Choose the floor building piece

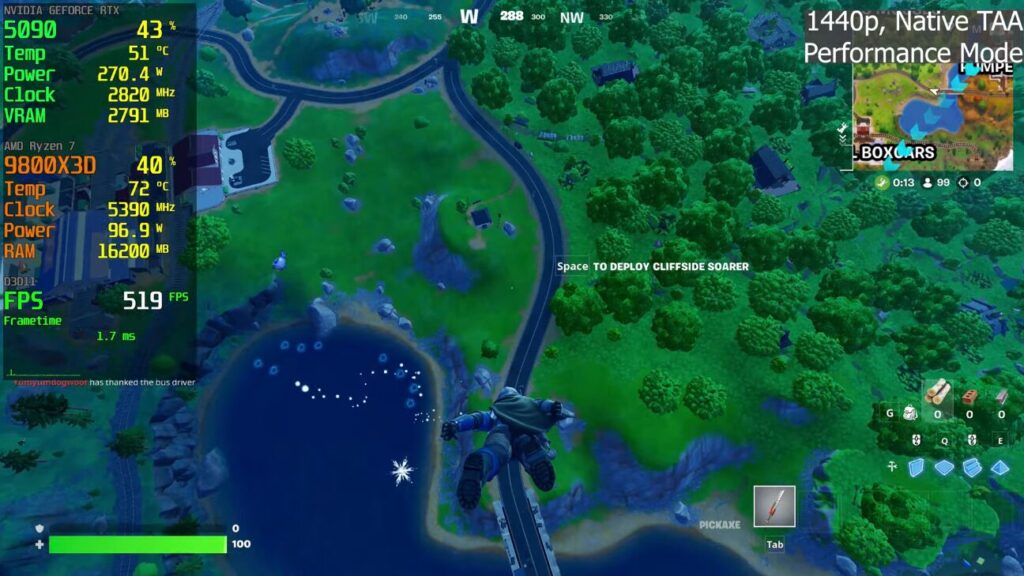coord(944,467)
